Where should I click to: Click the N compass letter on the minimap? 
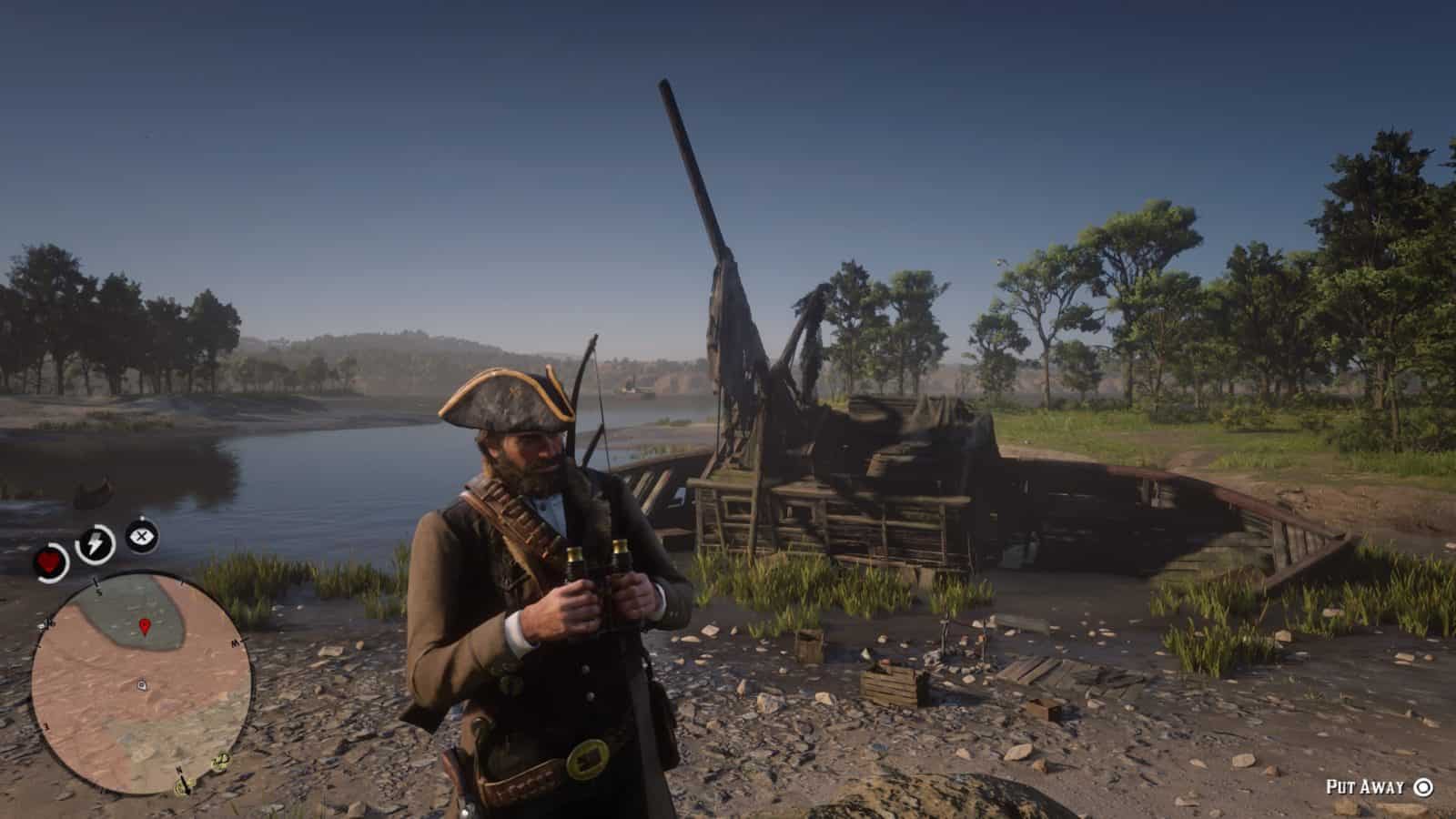tap(180, 772)
